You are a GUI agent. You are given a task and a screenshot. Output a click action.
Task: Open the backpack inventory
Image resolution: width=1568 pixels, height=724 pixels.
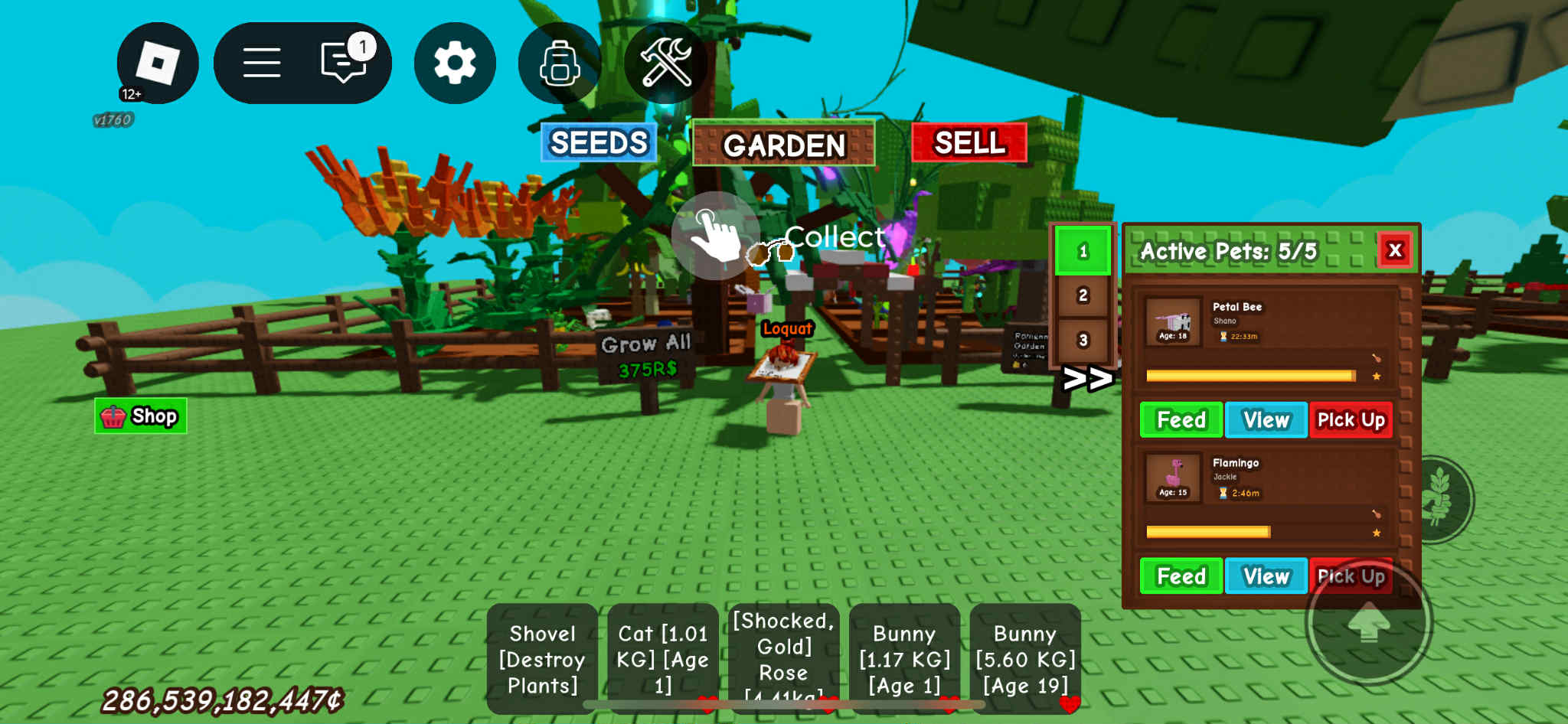560,63
